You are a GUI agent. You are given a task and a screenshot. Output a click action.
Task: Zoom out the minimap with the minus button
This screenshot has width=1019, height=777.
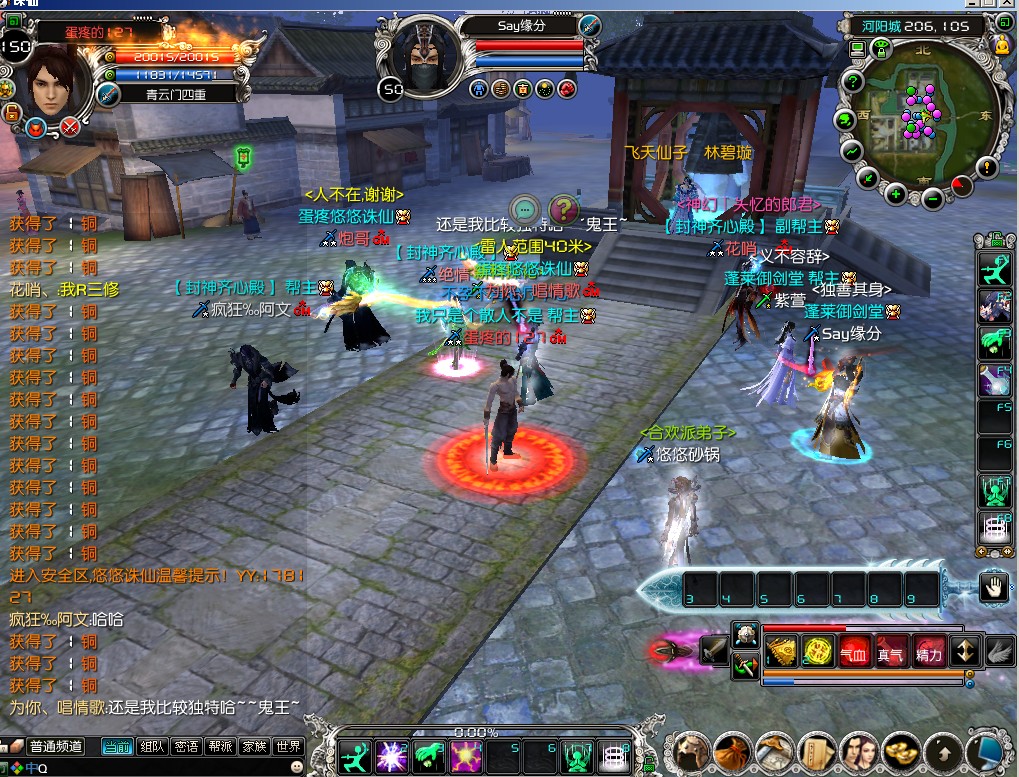pyautogui.click(x=932, y=198)
